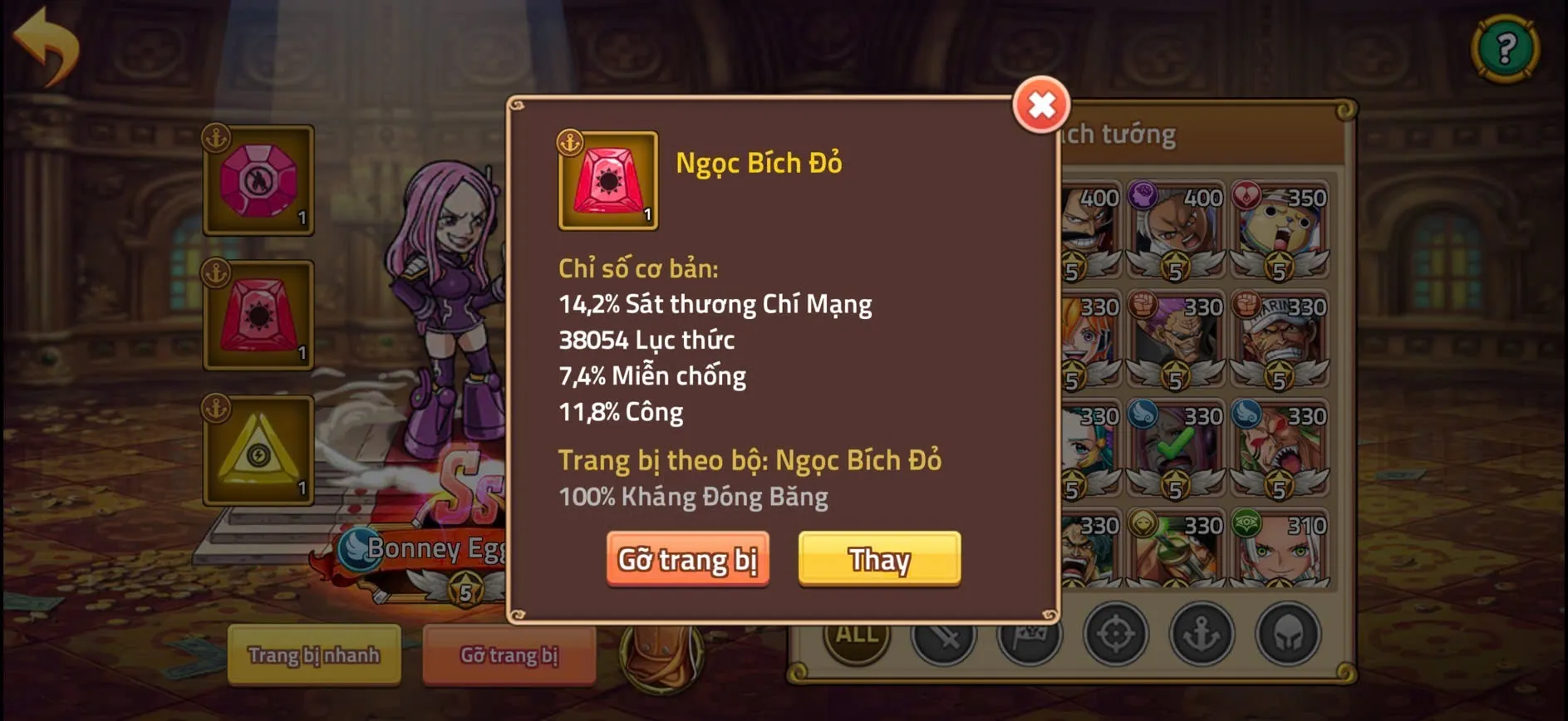Viewport: 1568px width, 721px height.
Task: Click the Ngọc Bích Đỏ item icon in dialog
Action: coord(607,181)
